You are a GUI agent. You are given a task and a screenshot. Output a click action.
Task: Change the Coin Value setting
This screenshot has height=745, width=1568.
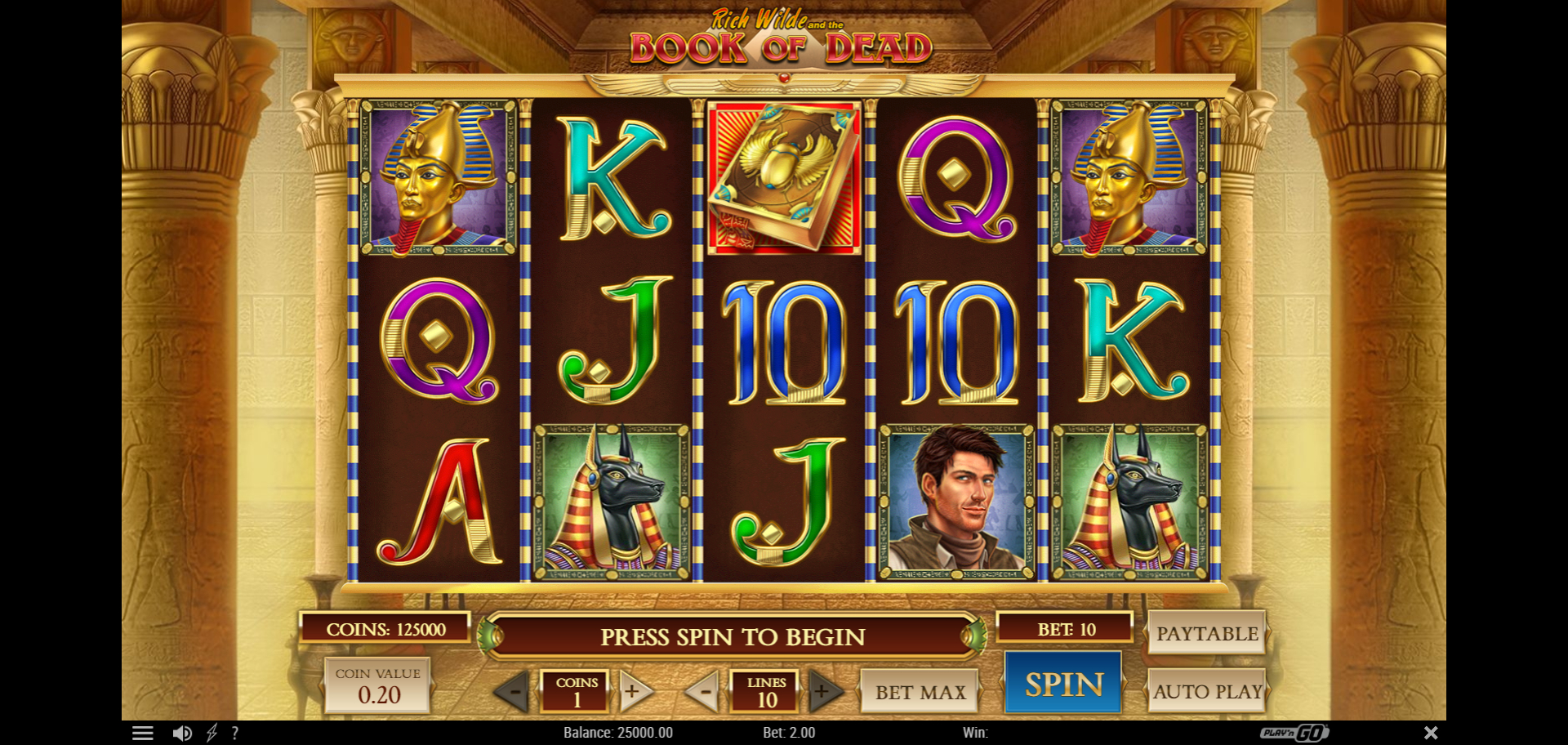pyautogui.click(x=378, y=686)
